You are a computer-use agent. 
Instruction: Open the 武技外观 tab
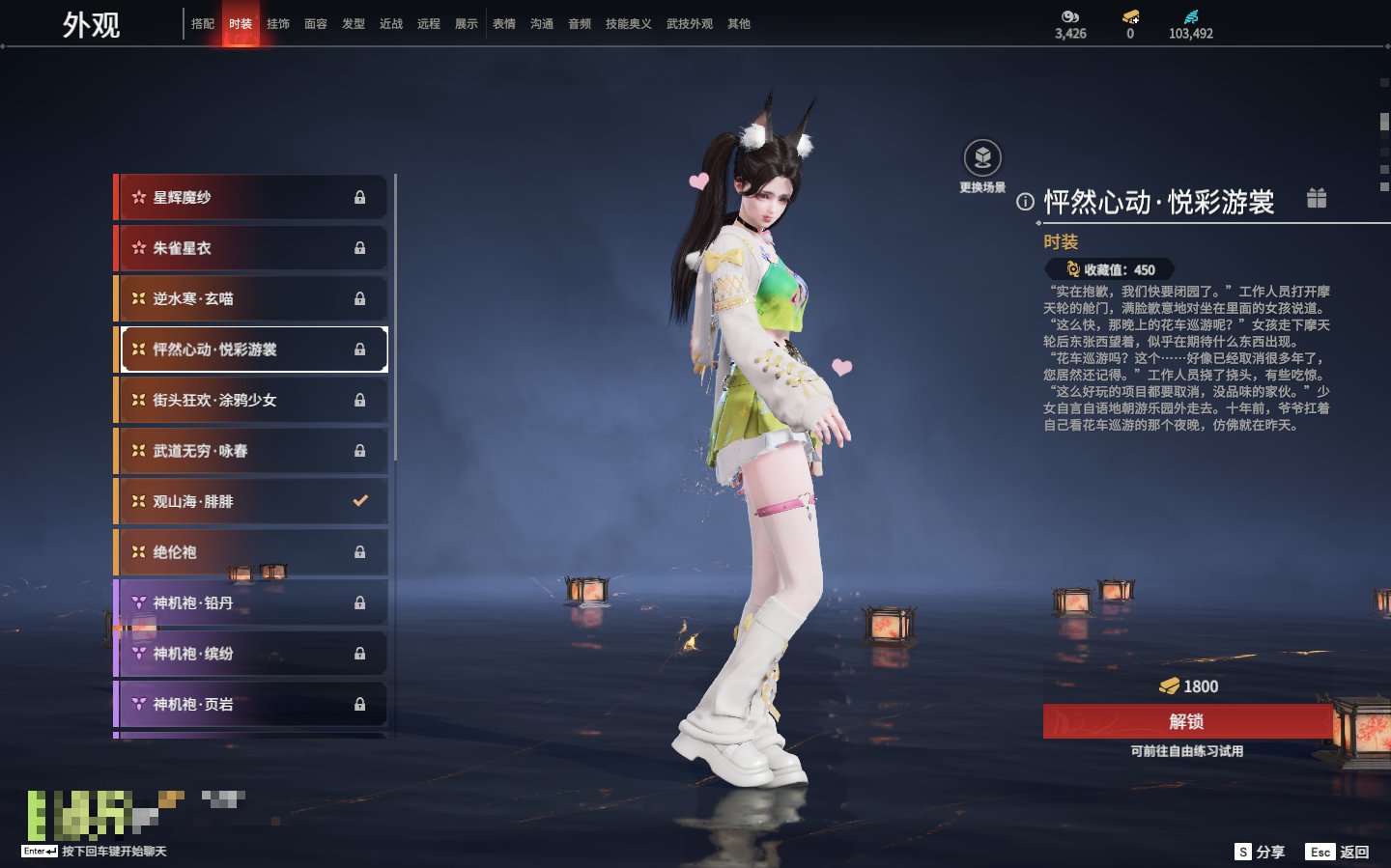(689, 24)
